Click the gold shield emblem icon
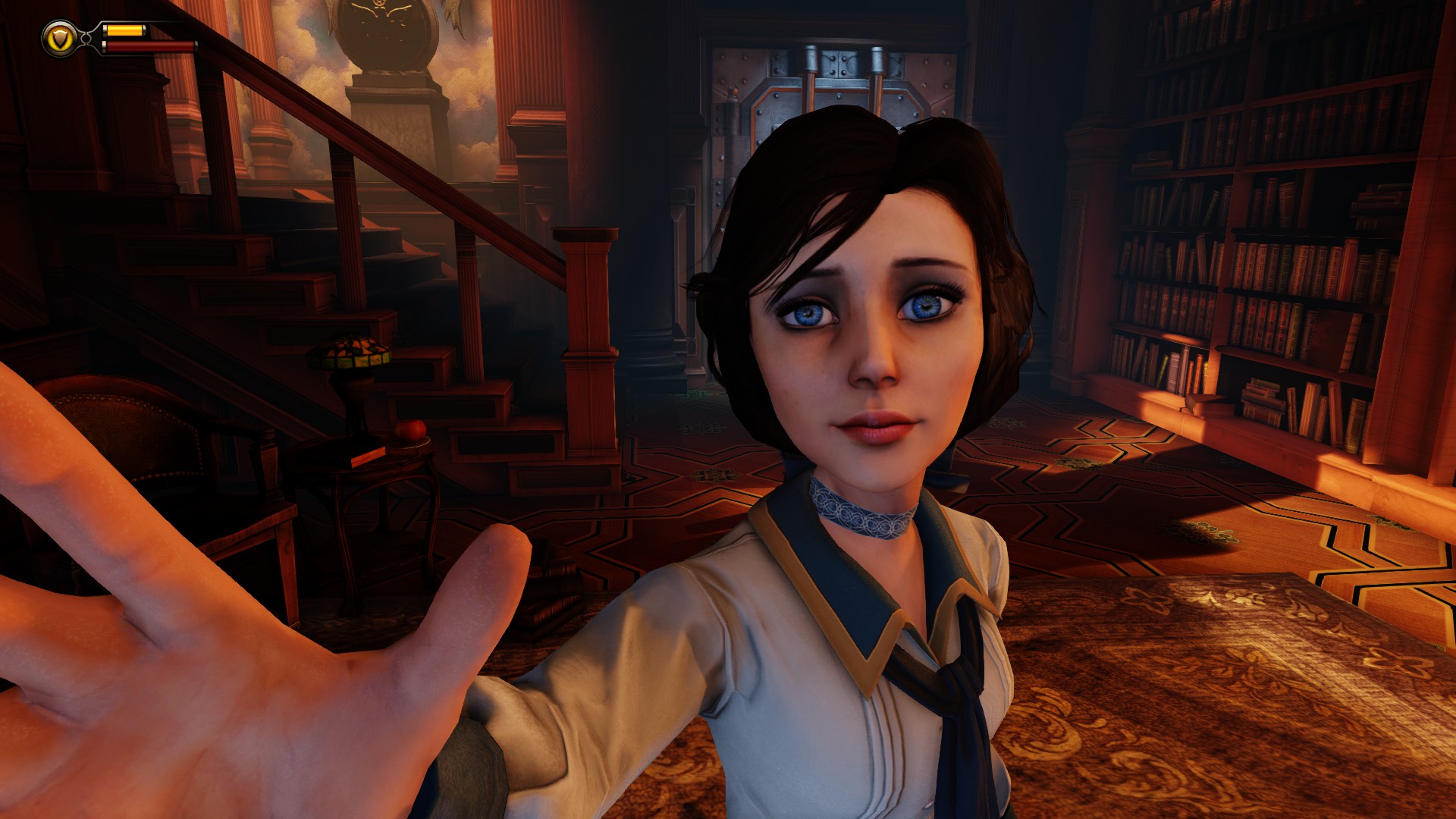This screenshot has height=819, width=1456. (58, 37)
